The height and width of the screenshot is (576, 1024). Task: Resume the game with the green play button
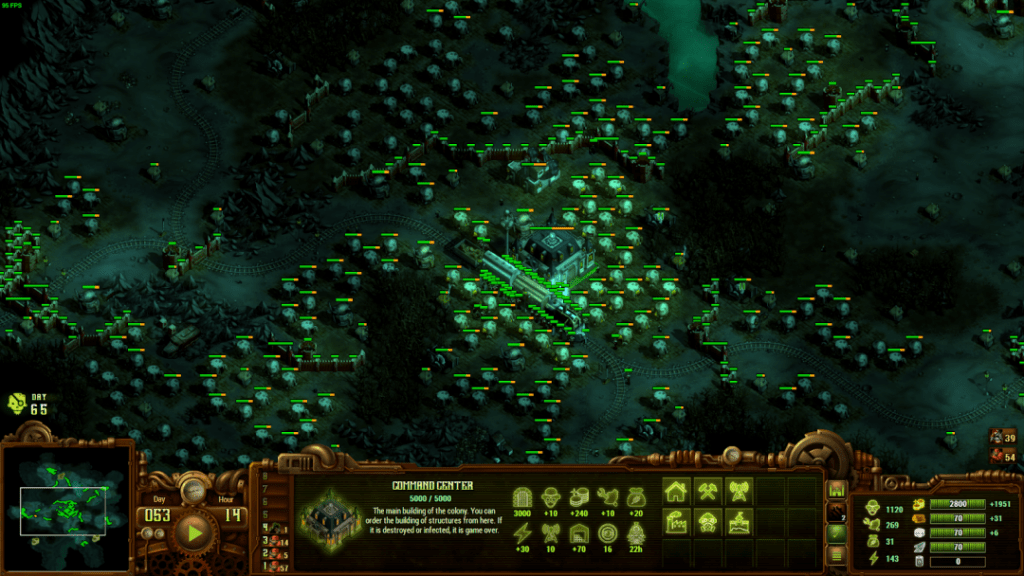(190, 530)
